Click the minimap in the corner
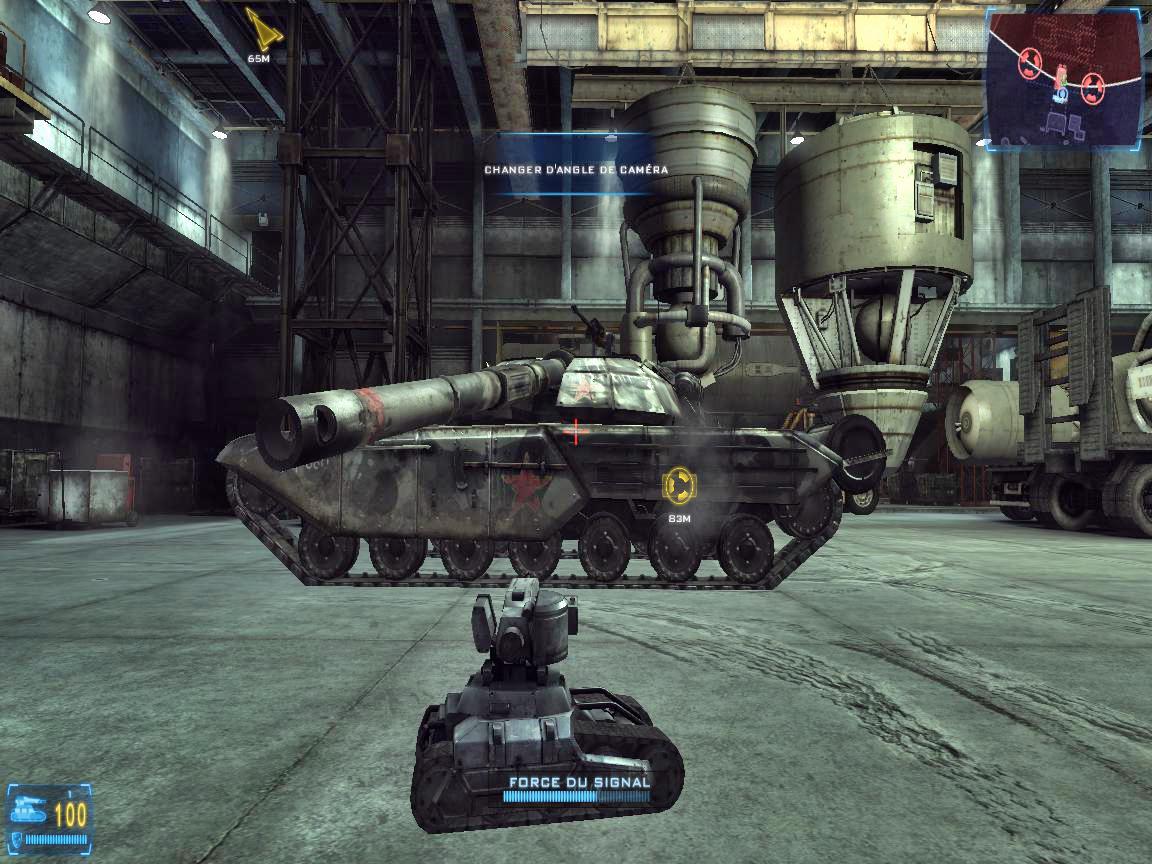1152x864 pixels. coord(1064,78)
